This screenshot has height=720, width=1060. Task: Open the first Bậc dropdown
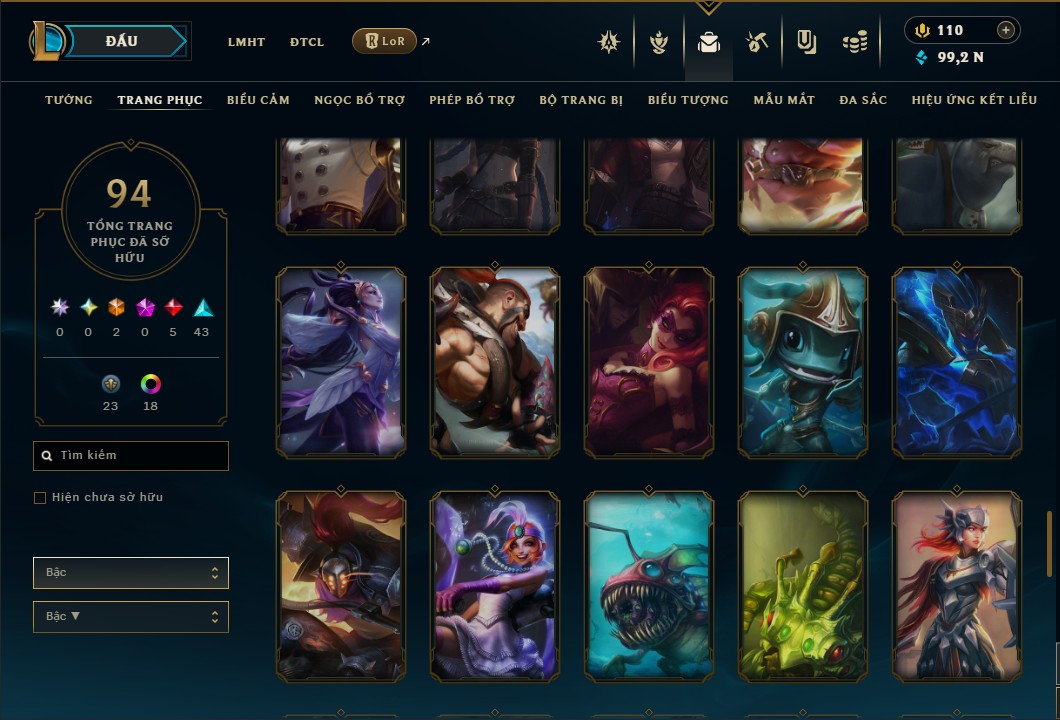[x=131, y=573]
